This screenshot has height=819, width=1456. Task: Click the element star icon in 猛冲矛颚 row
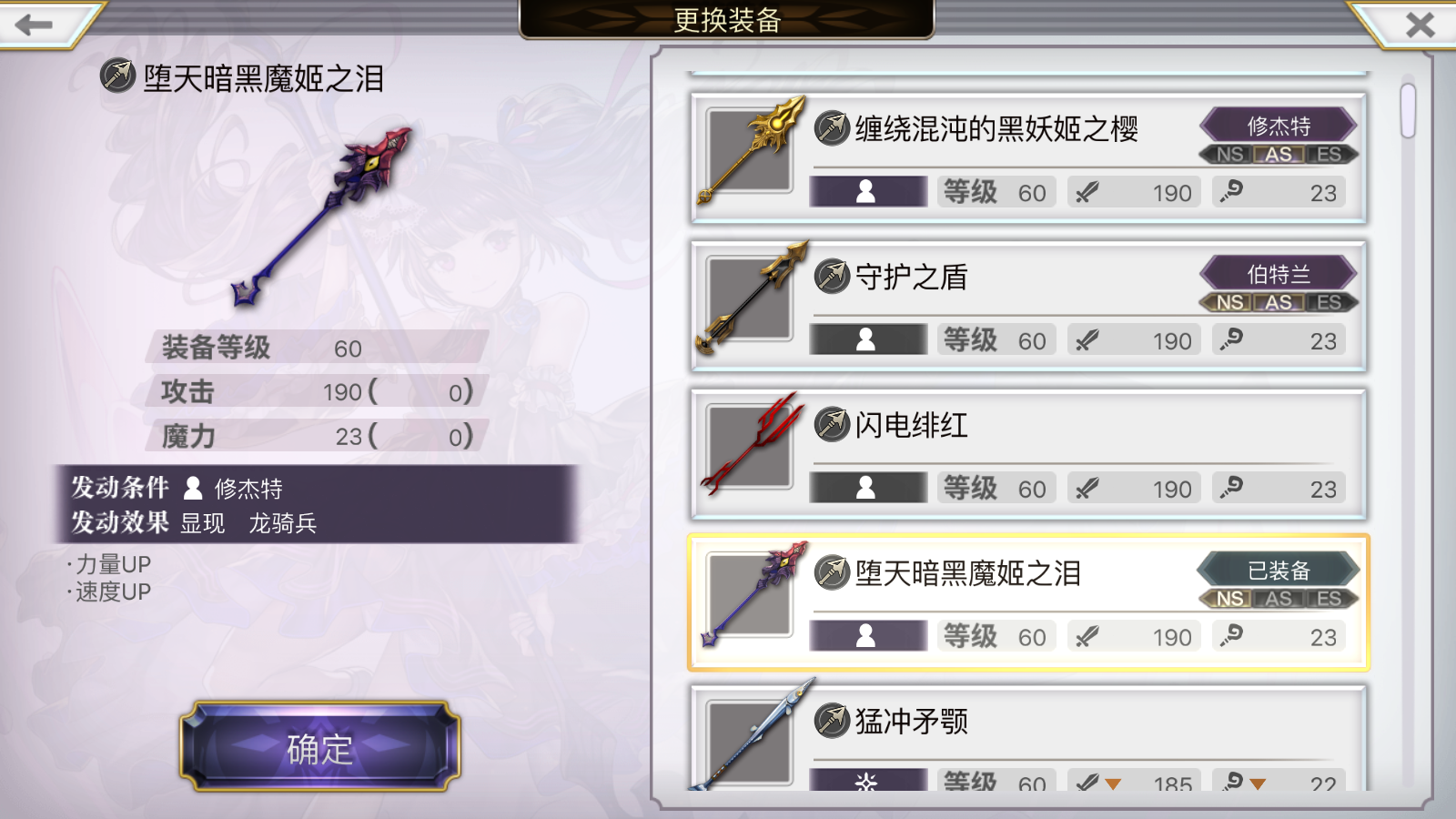(x=865, y=783)
